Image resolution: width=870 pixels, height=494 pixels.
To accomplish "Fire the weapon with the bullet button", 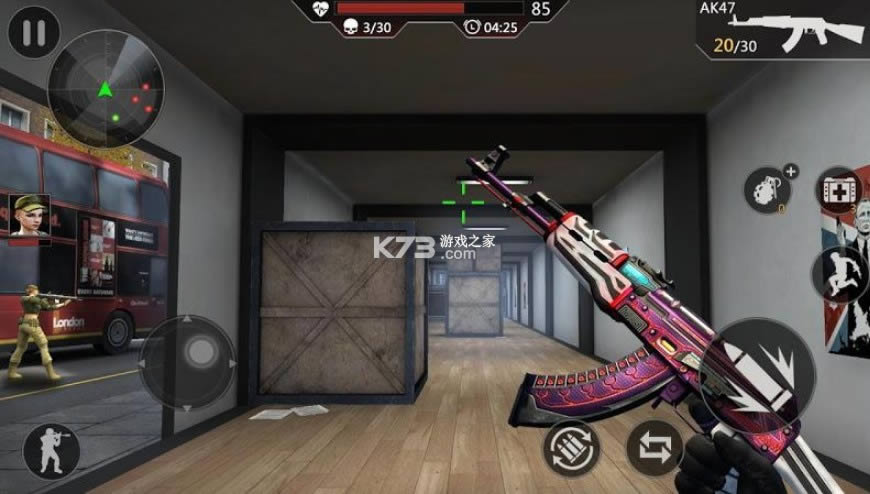I will 763,374.
